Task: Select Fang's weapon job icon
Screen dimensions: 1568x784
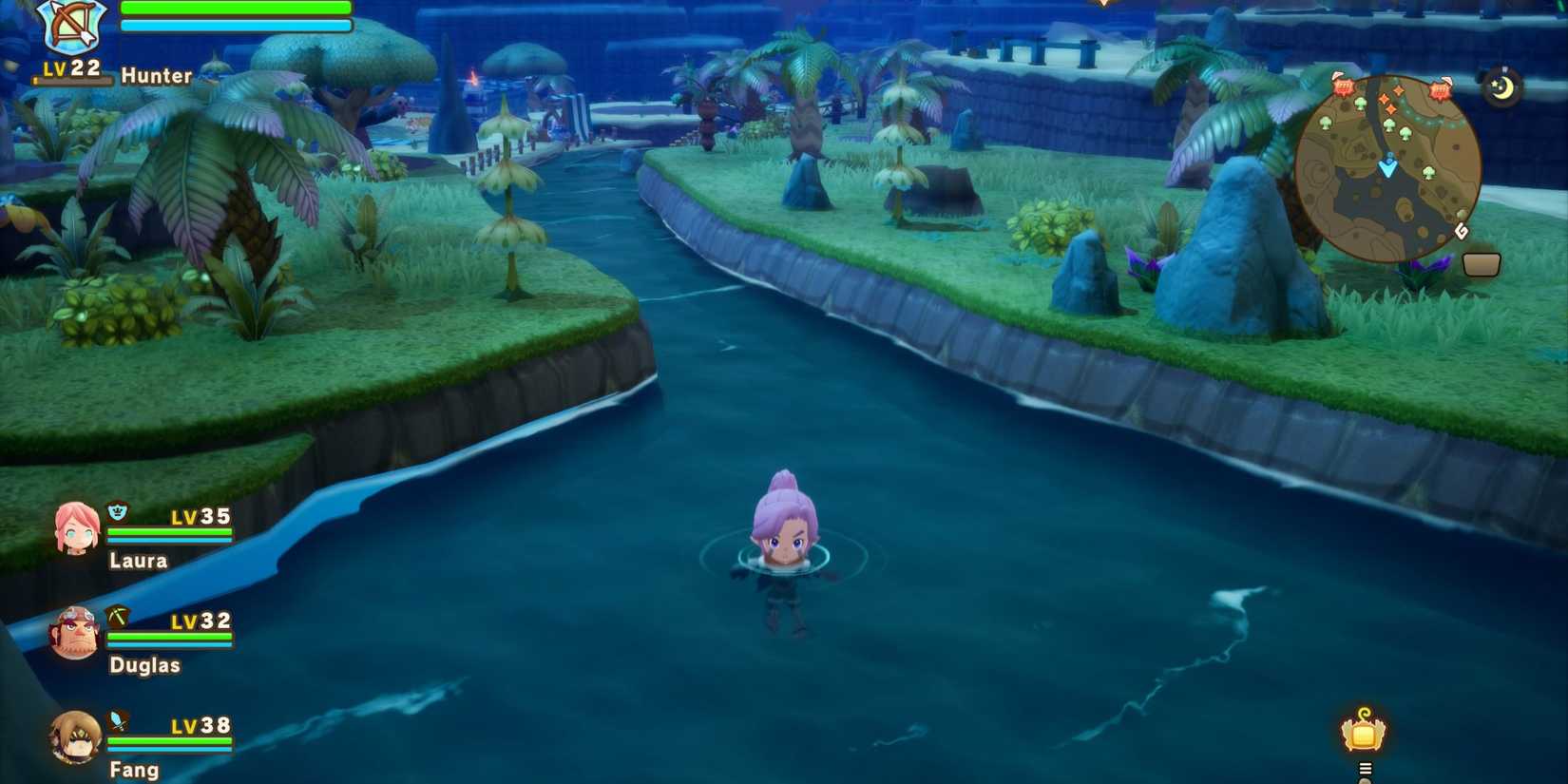Action: (116, 720)
